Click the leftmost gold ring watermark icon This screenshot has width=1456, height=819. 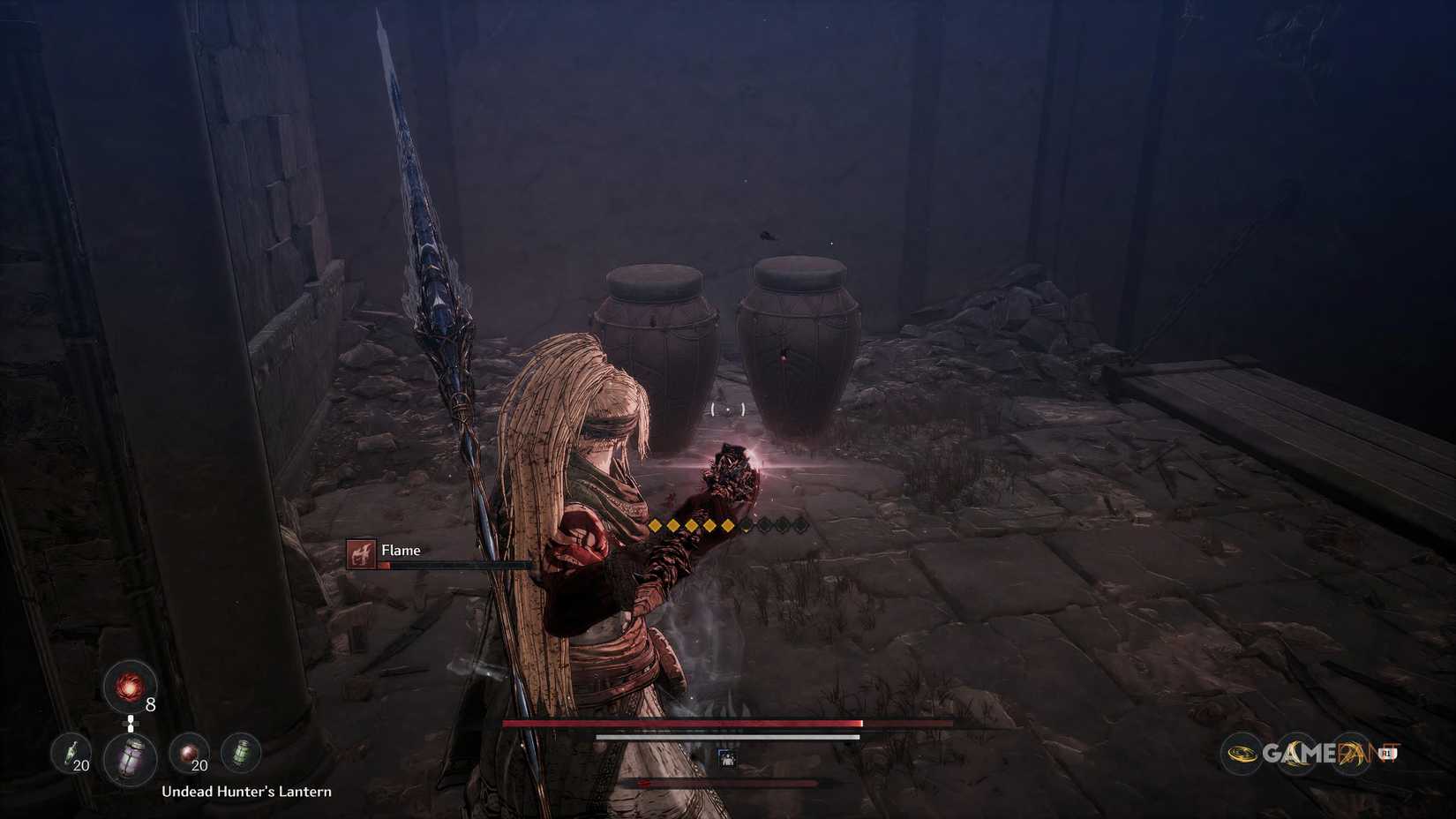click(1242, 752)
